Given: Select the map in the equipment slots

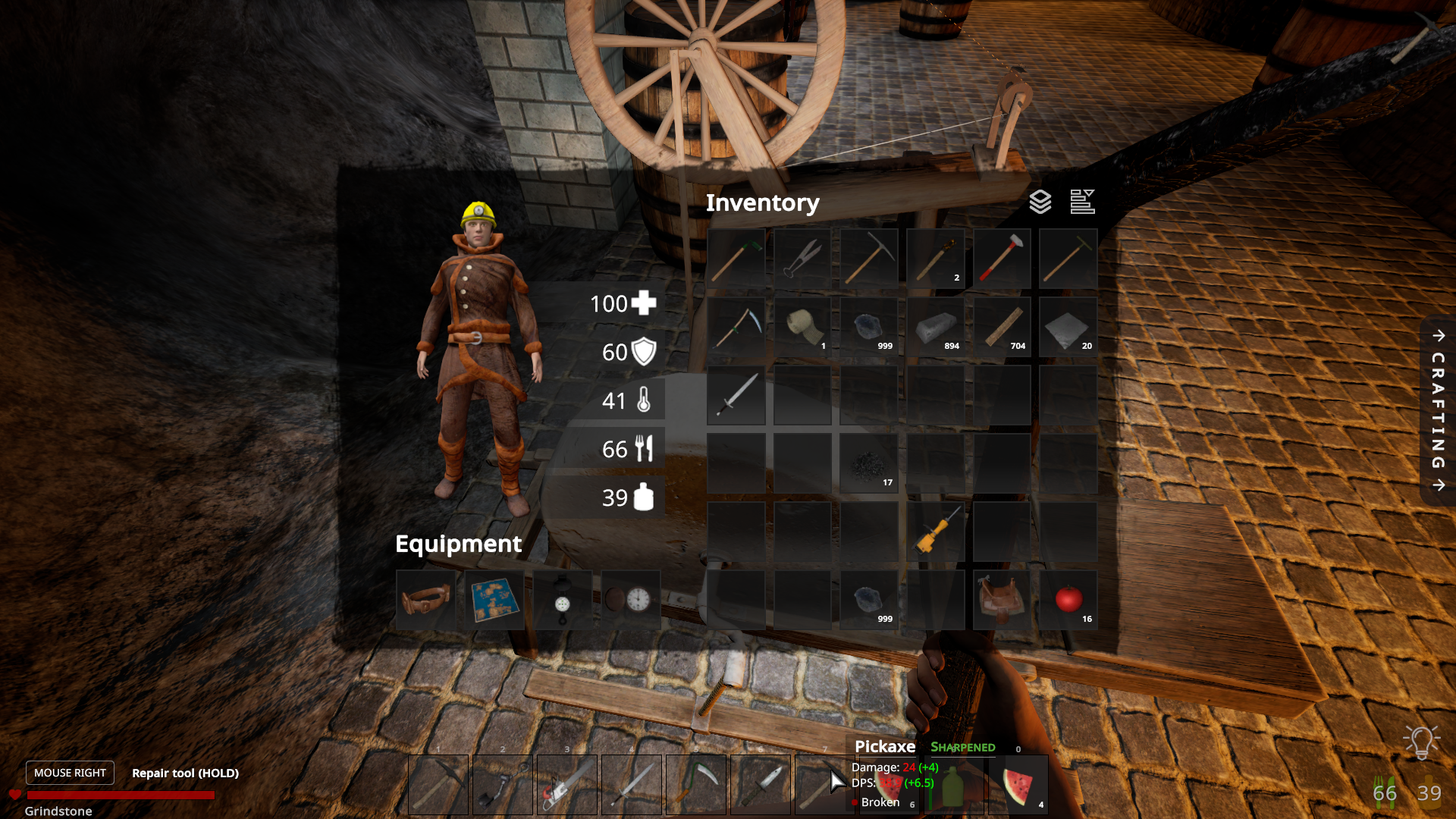Looking at the screenshot, I should tap(494, 601).
